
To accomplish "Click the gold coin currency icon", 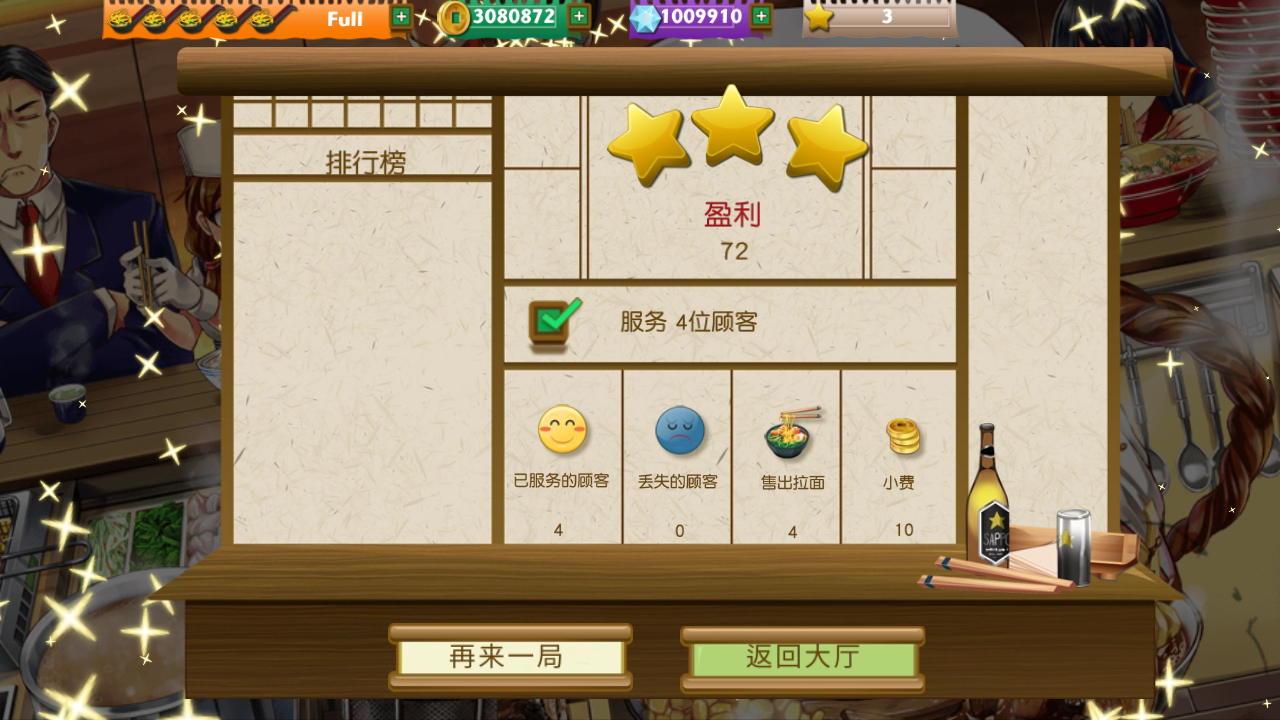I will click(x=455, y=17).
